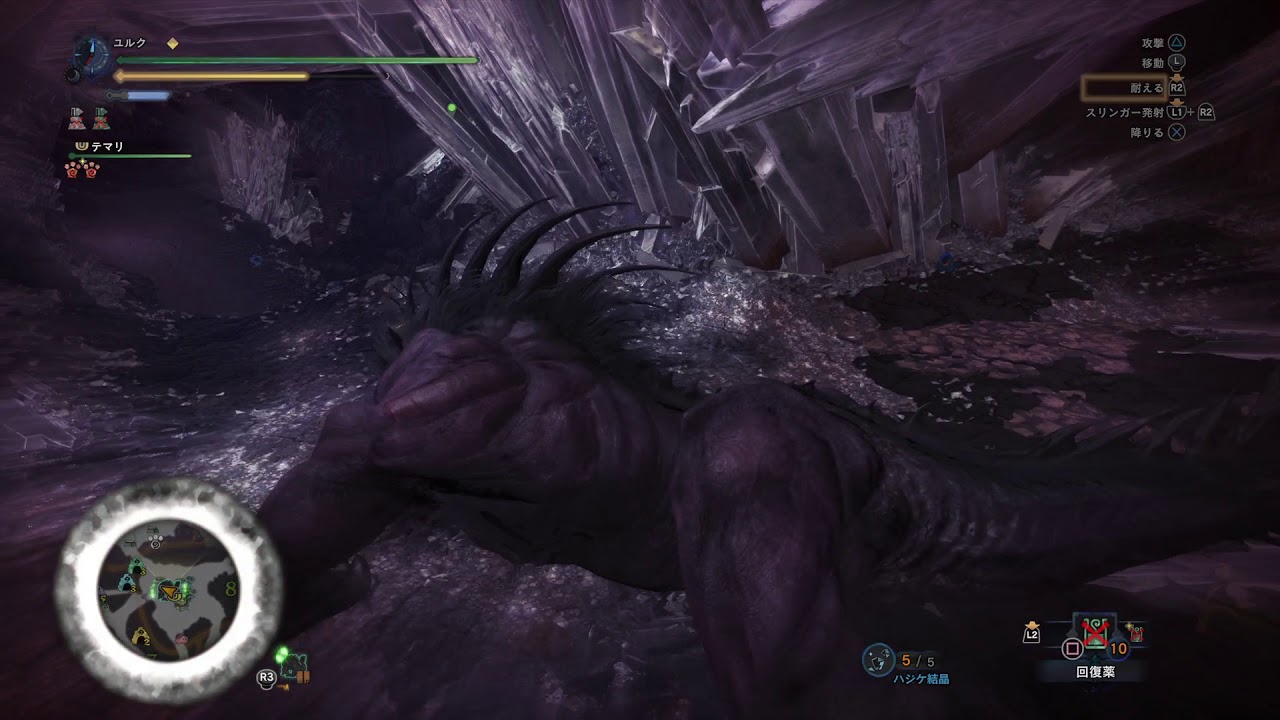Select the Palico name テマリ

point(107,146)
